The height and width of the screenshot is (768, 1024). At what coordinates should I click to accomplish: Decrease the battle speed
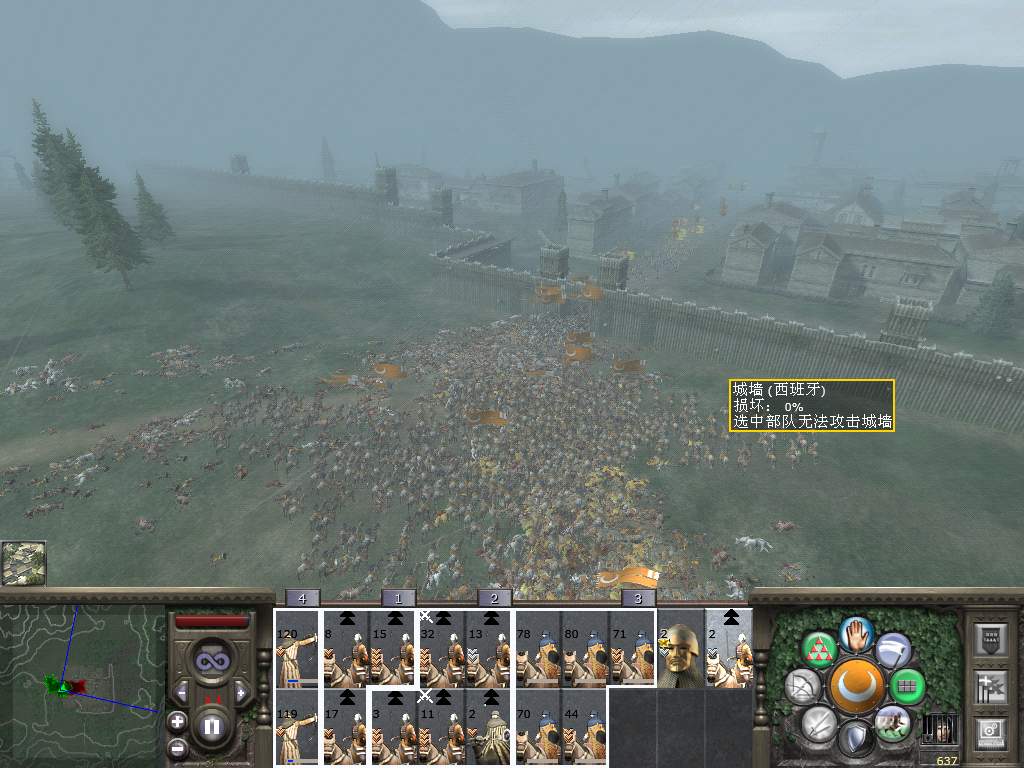(x=181, y=692)
